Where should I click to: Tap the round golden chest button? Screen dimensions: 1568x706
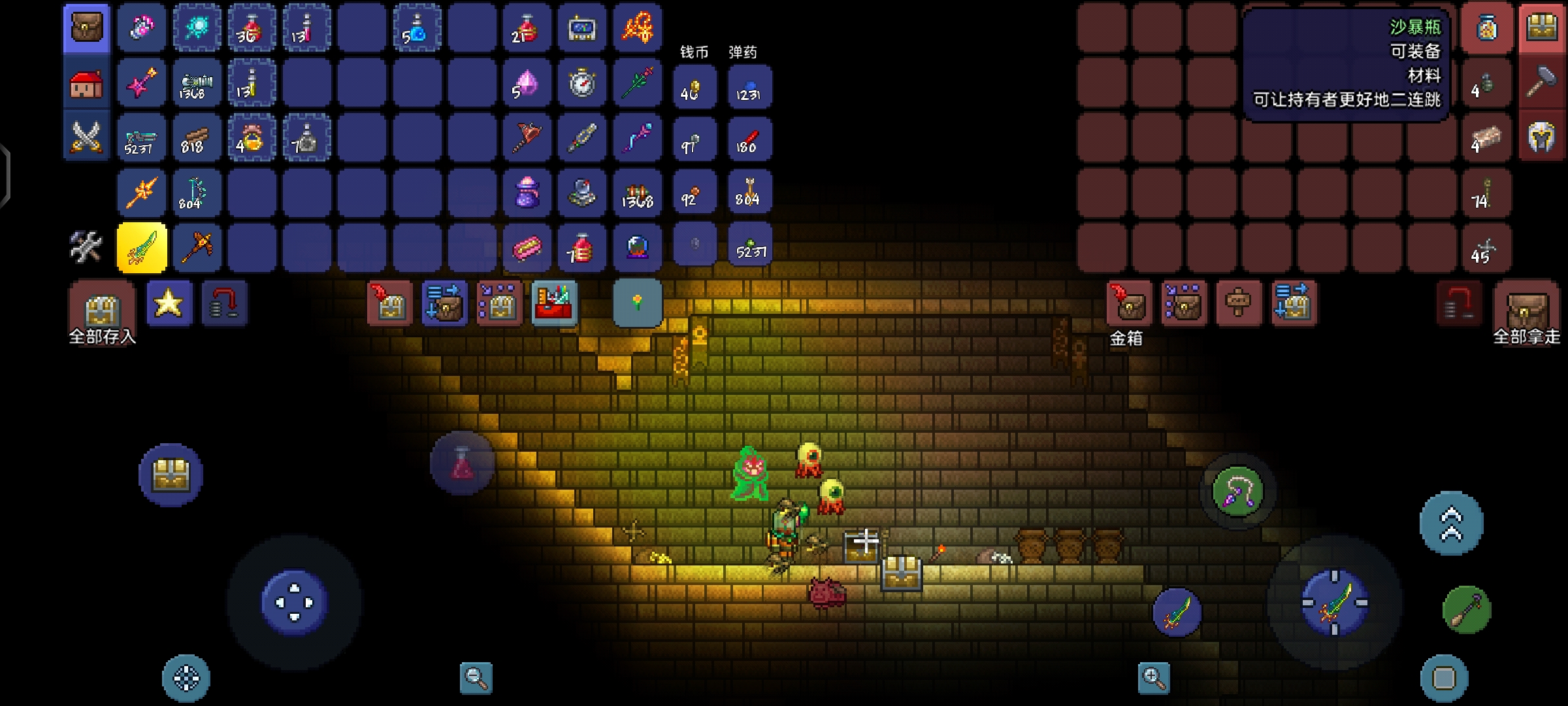(171, 475)
